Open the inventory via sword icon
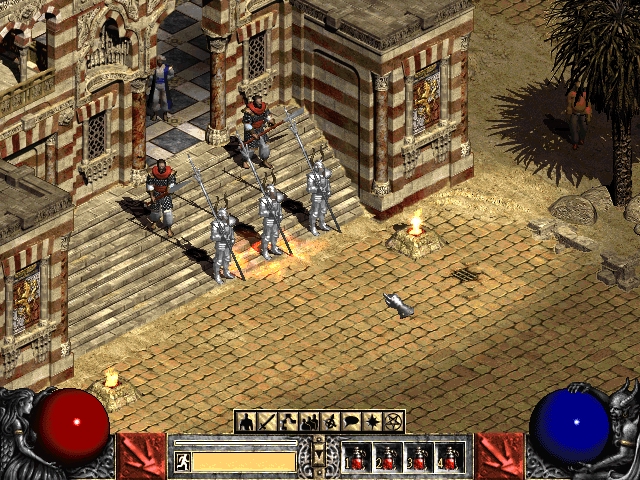640x480 pixels. click(267, 421)
